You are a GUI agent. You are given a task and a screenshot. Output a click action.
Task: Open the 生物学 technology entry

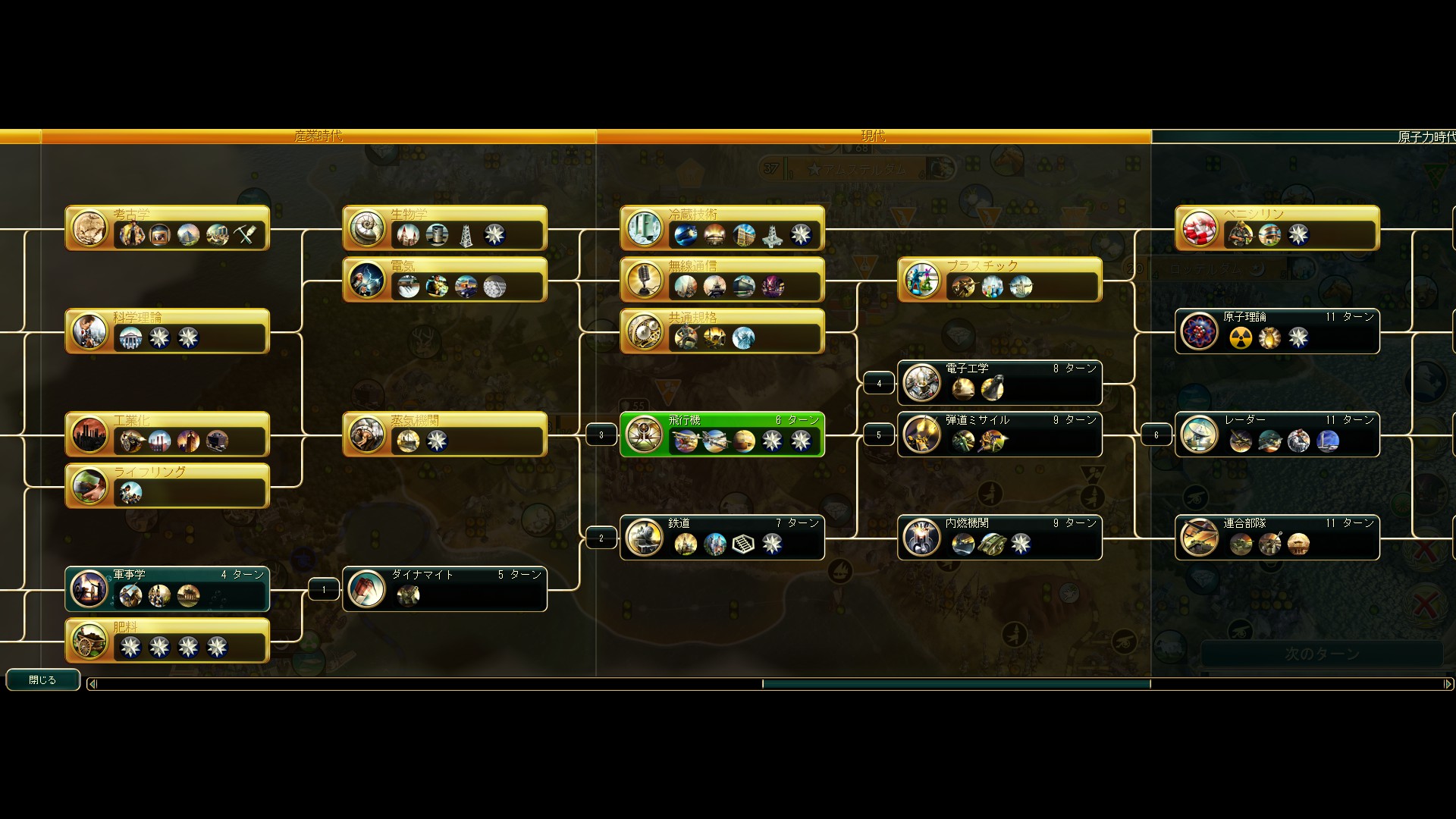(444, 228)
